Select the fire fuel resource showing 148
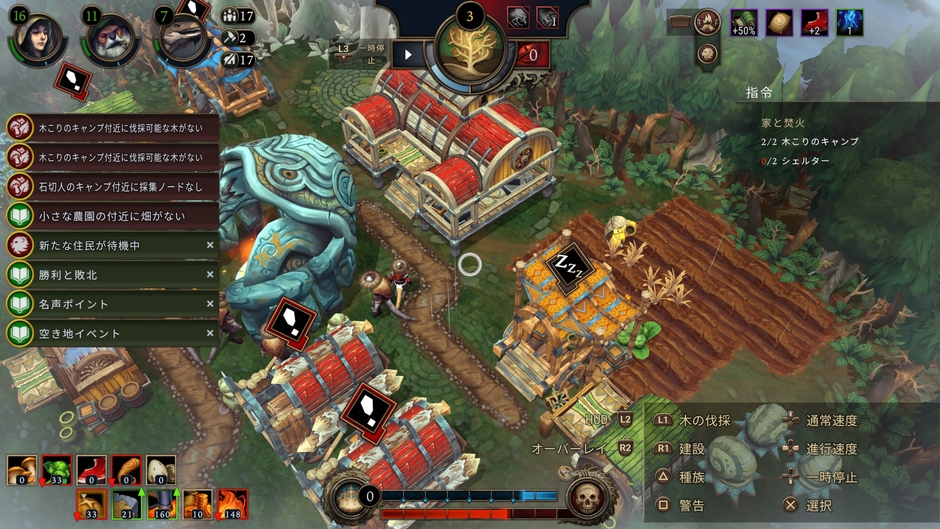This screenshot has height=529, width=940. coord(232,503)
